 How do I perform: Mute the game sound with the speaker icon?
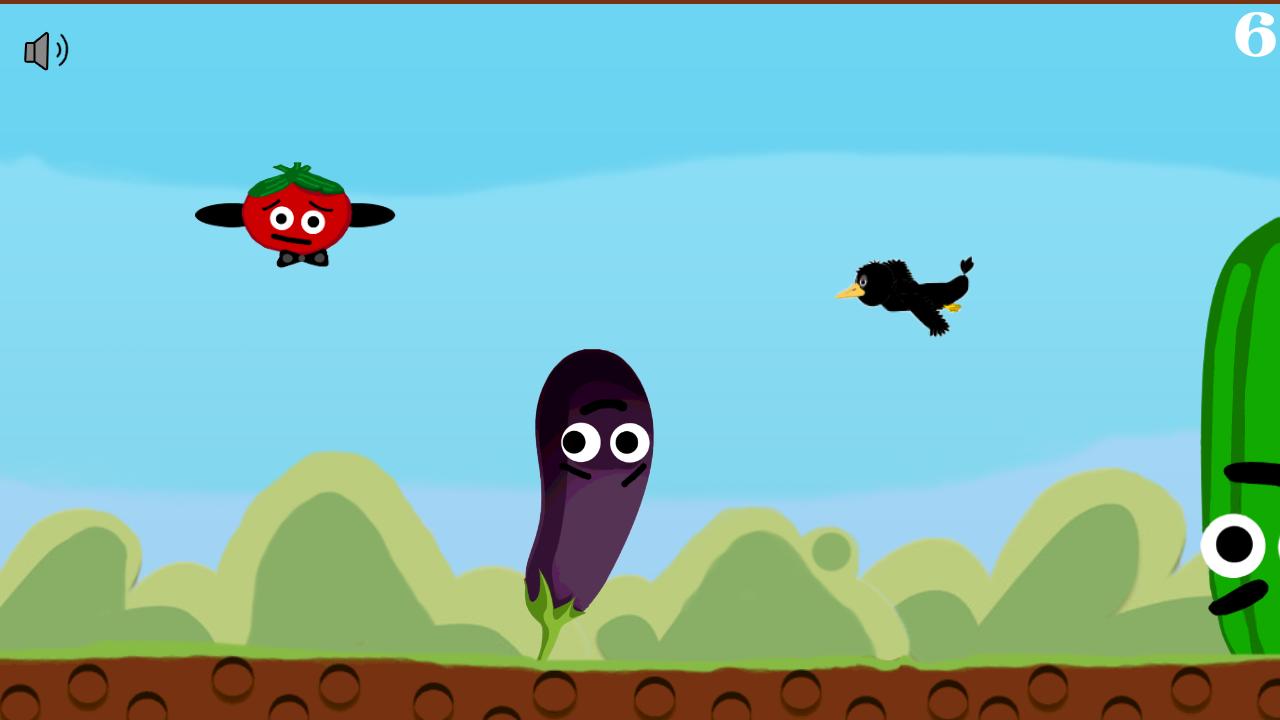(x=46, y=51)
